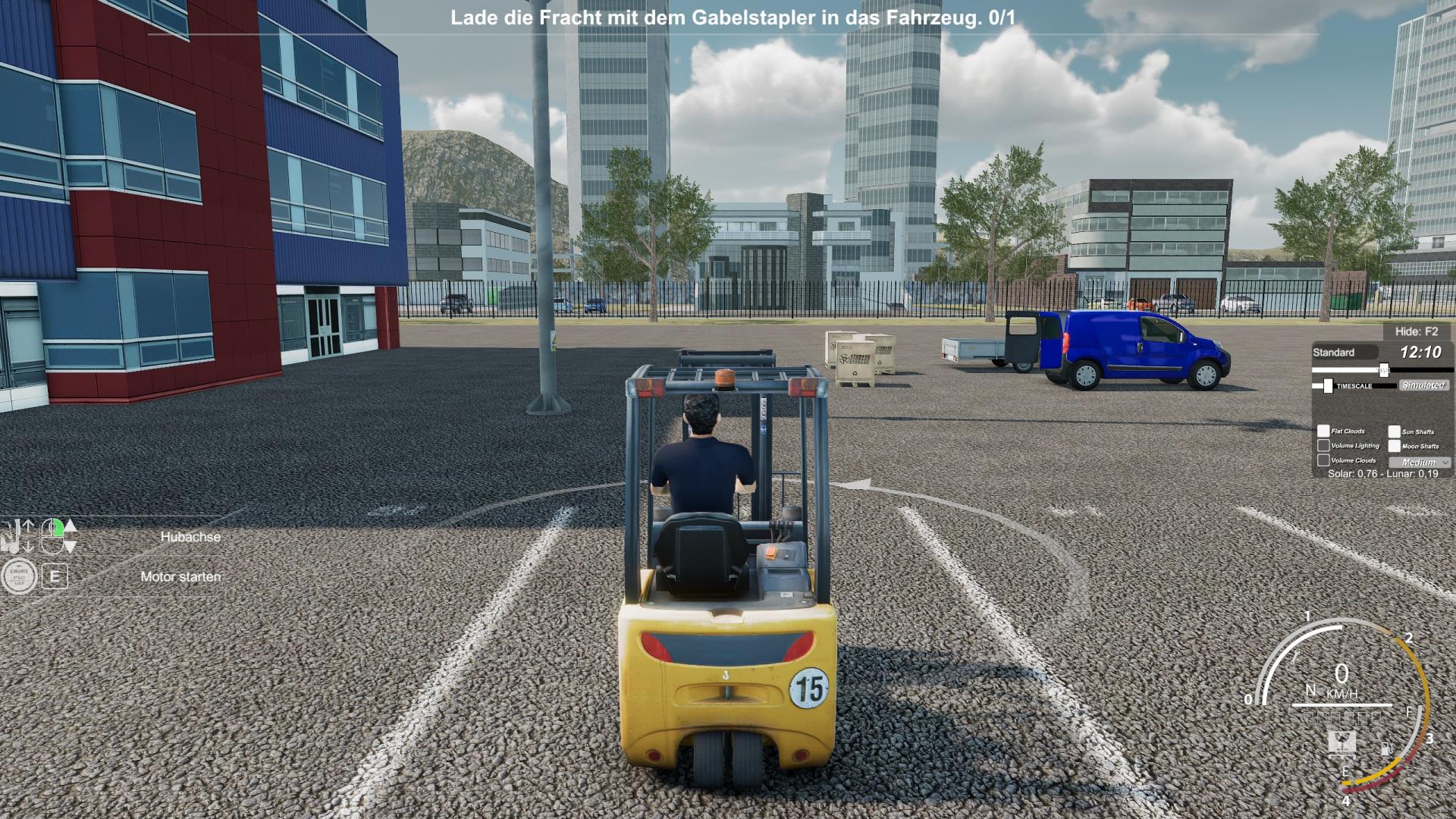
Task: Click the Simulated mode button
Action: click(x=1424, y=385)
